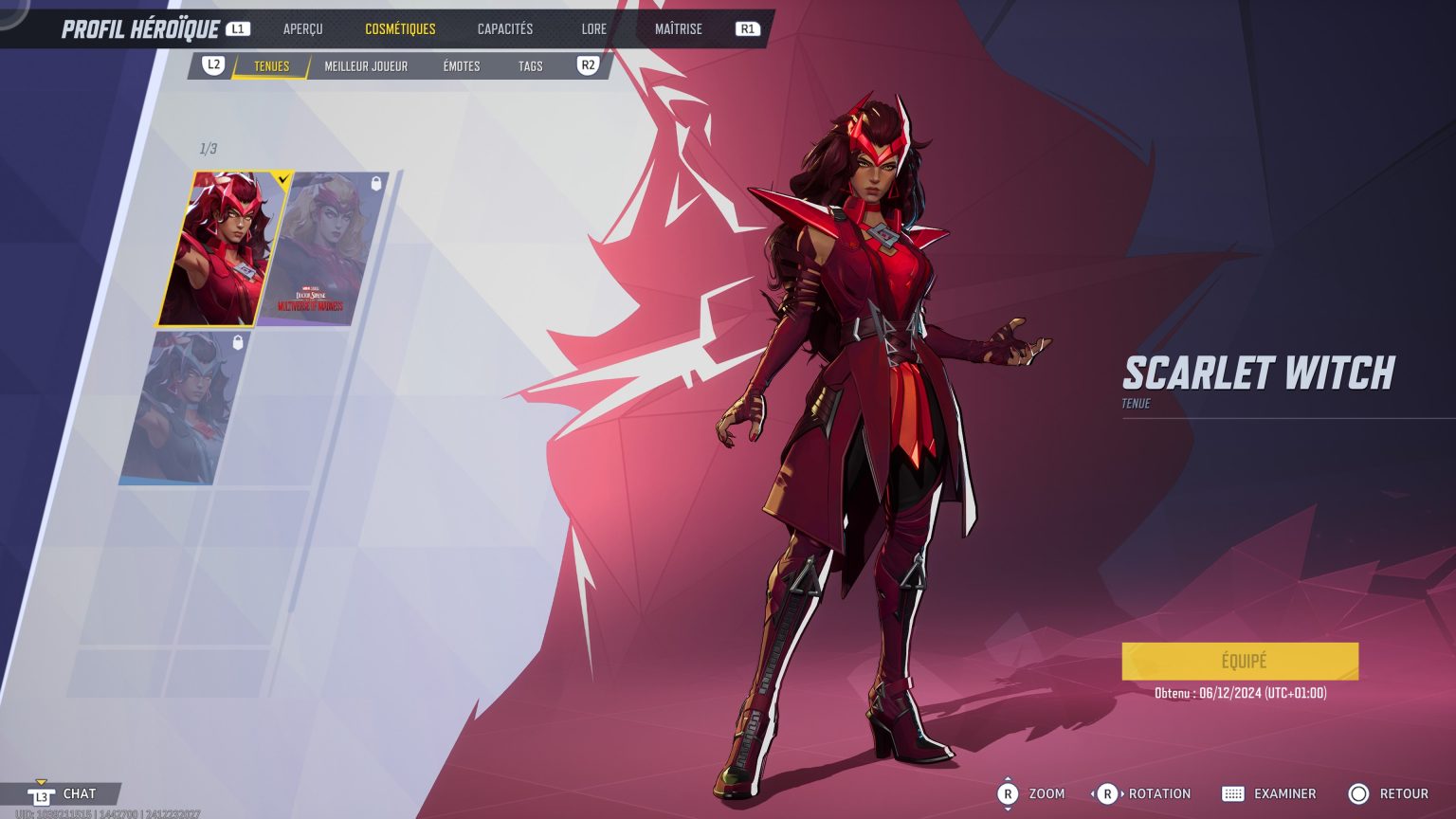Open EXAMINER with its keyboard icon
This screenshot has height=819, width=1456.
(1233, 793)
